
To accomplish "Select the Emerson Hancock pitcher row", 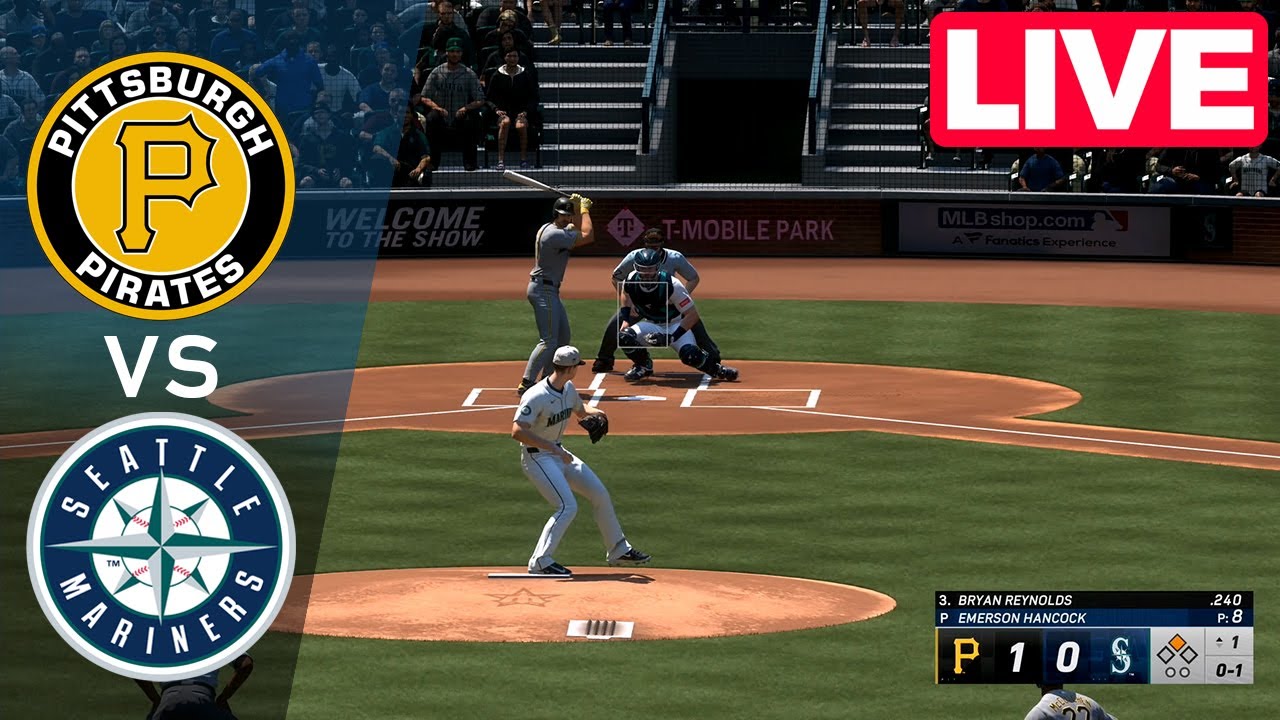I will pos(1093,618).
